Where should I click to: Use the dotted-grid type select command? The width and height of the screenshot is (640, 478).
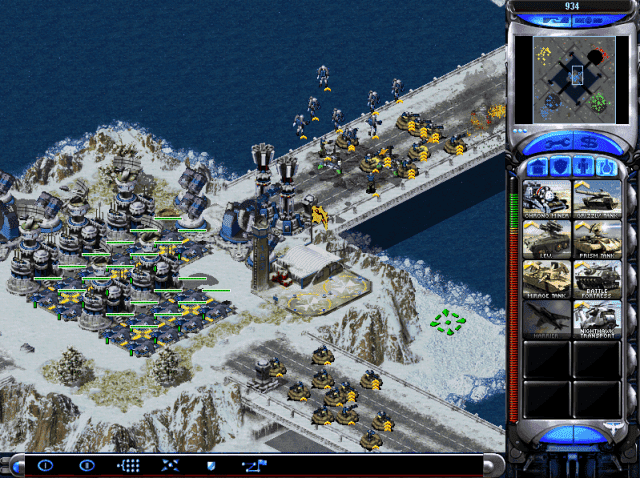point(129,465)
